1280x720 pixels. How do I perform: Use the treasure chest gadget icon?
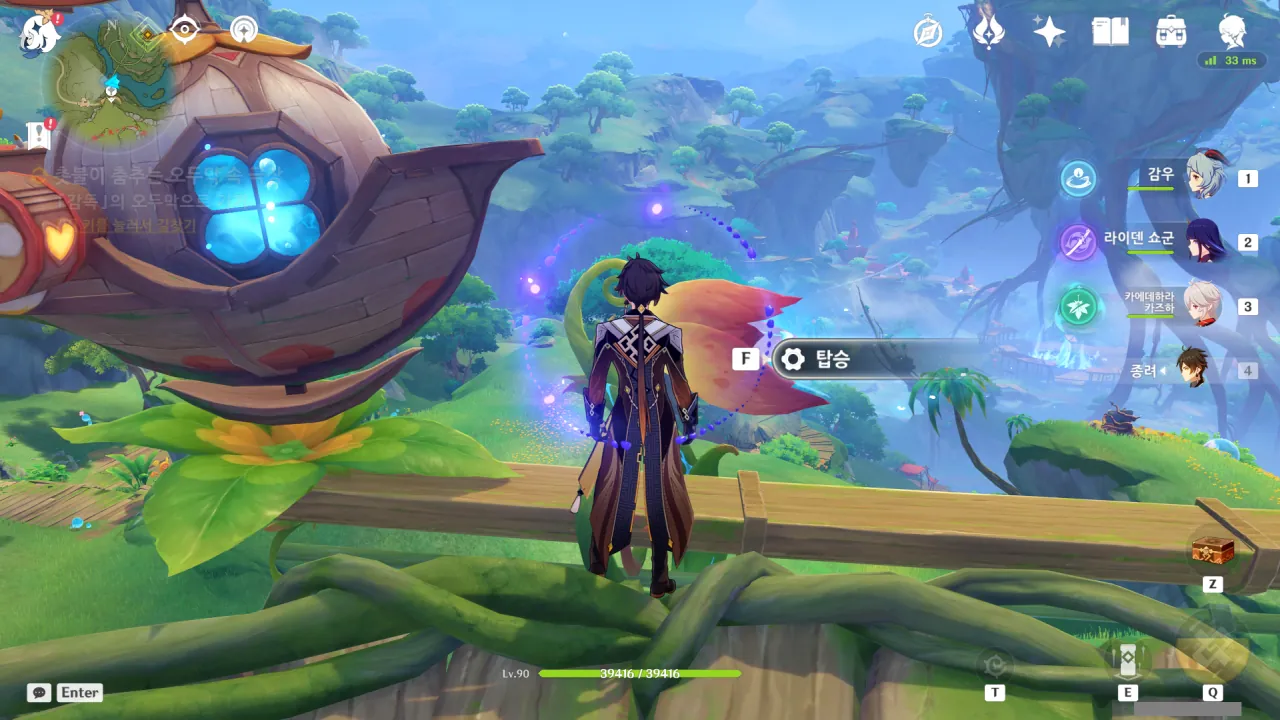click(1212, 551)
